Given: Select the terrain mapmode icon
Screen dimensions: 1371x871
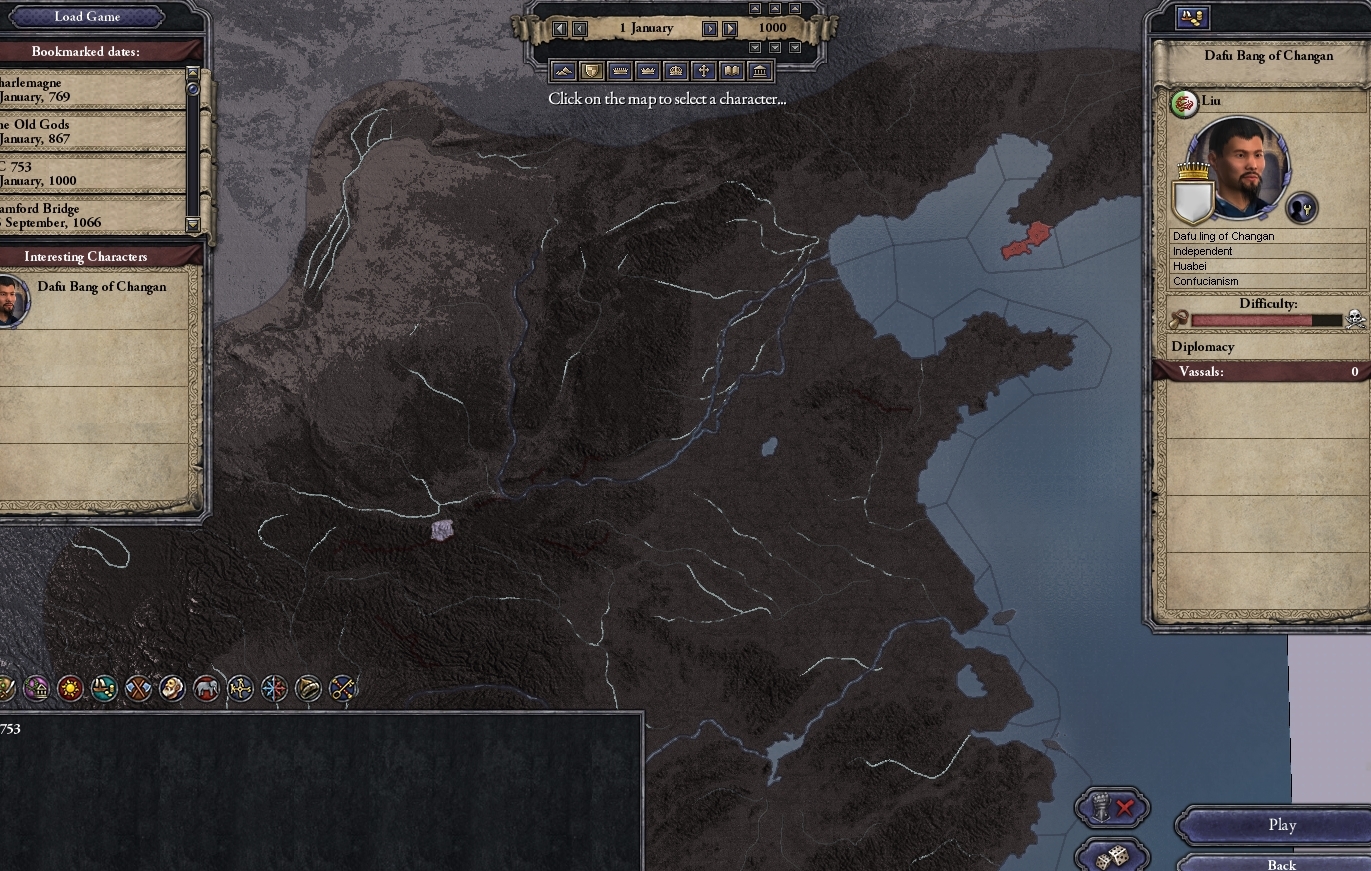Looking at the screenshot, I should [x=563, y=71].
